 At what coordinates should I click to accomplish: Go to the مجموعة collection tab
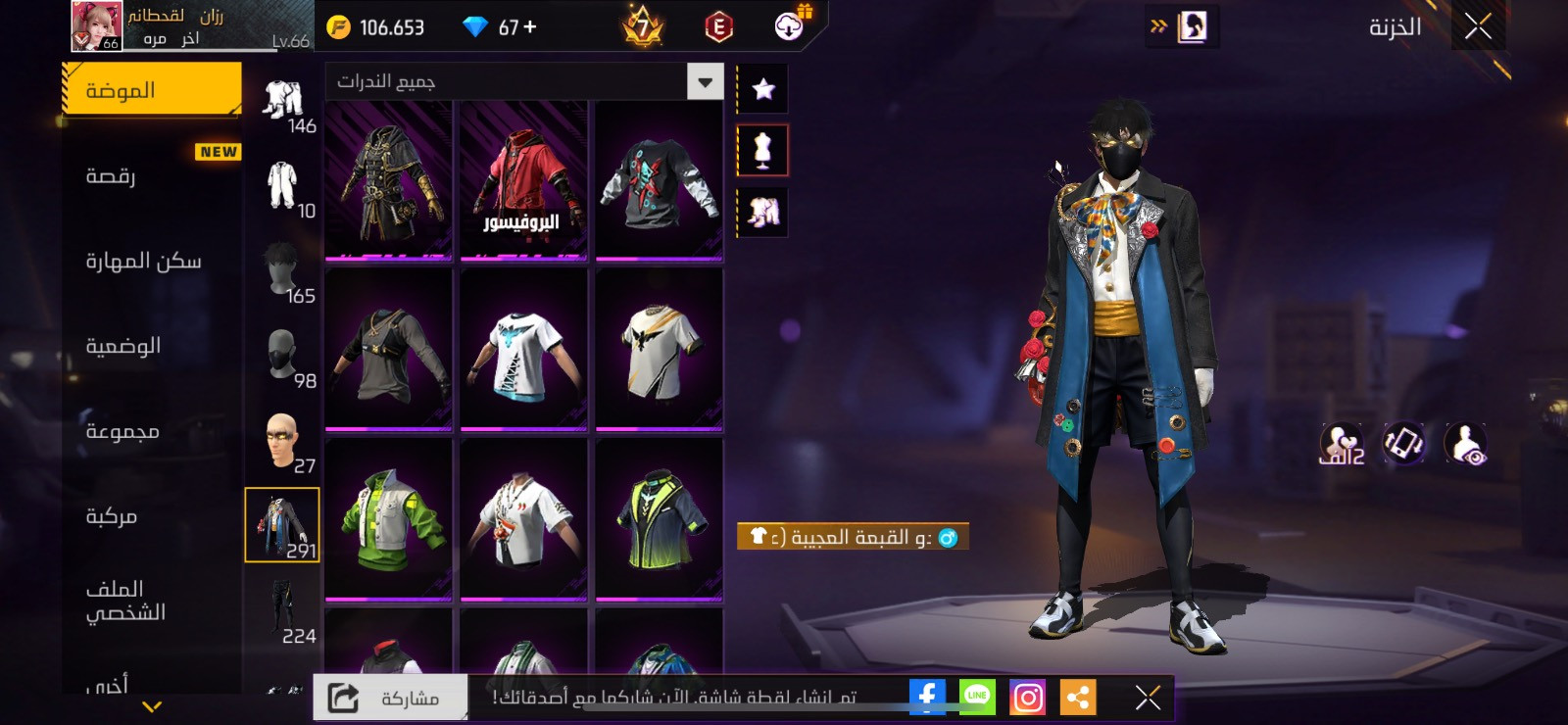[151, 431]
